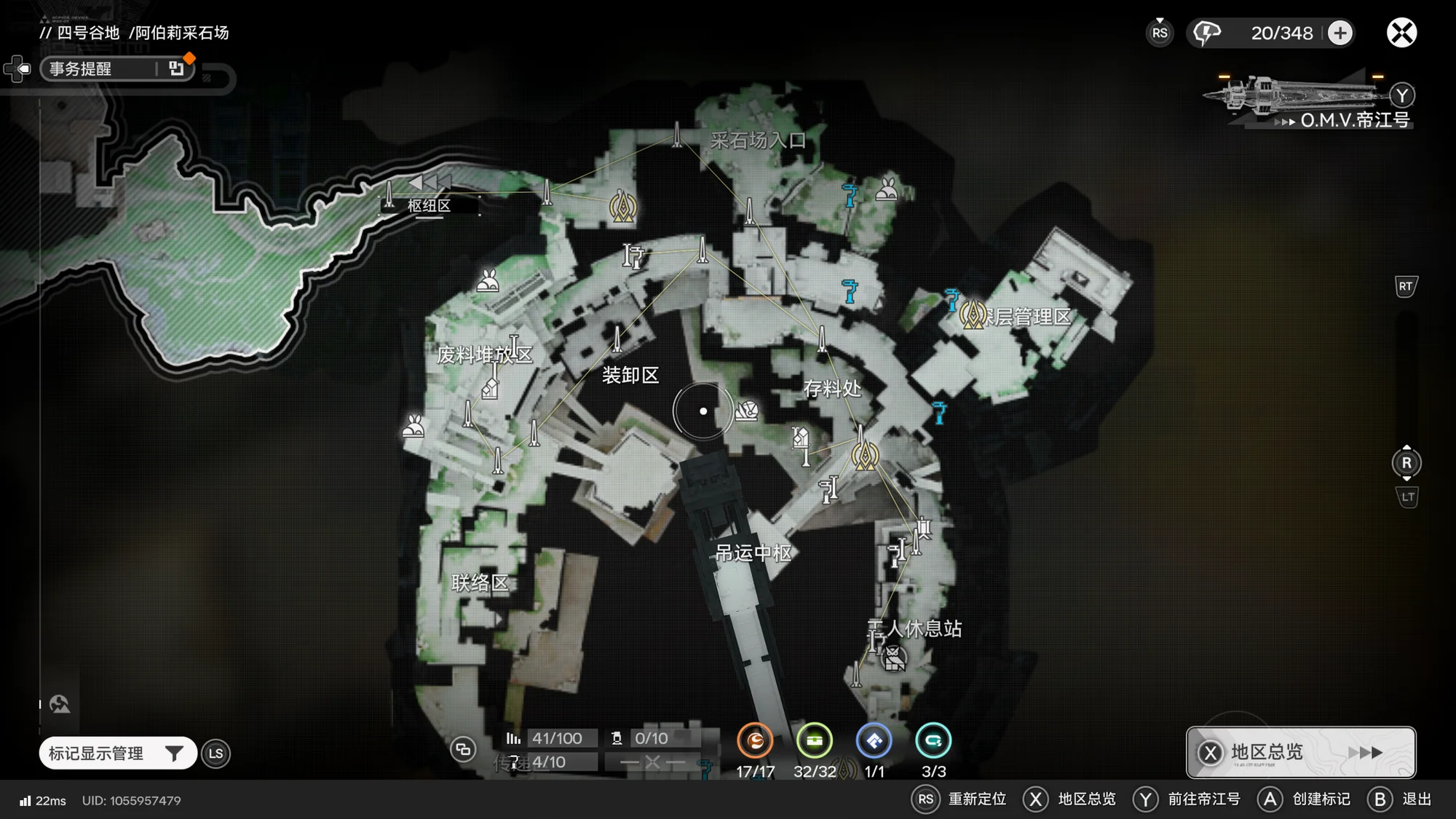Screen dimensions: 1456x819
Task: Select the 枢纽区 hub marker on map
Action: pyautogui.click(x=429, y=205)
